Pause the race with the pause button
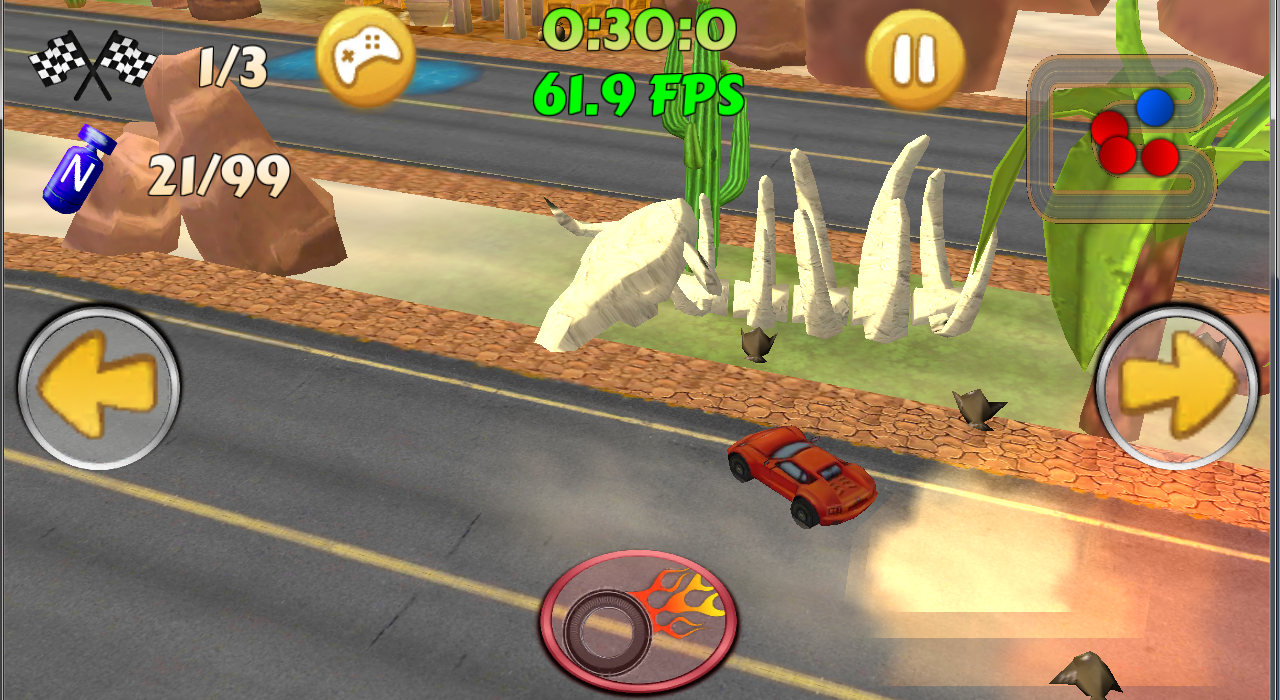Image resolution: width=1280 pixels, height=700 pixels. tap(915, 59)
